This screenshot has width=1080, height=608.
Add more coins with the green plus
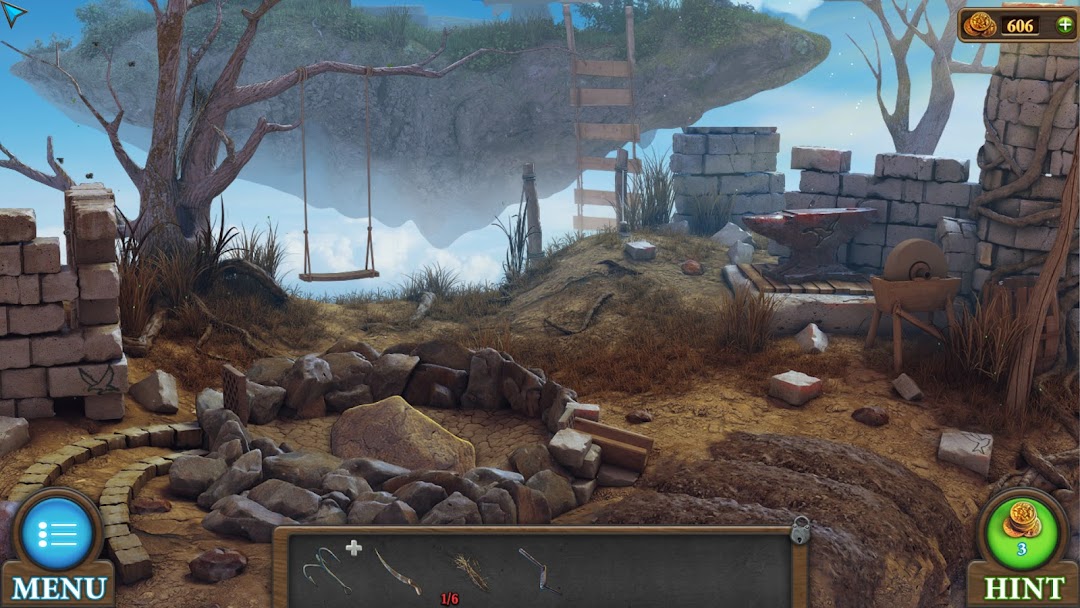click(1064, 25)
